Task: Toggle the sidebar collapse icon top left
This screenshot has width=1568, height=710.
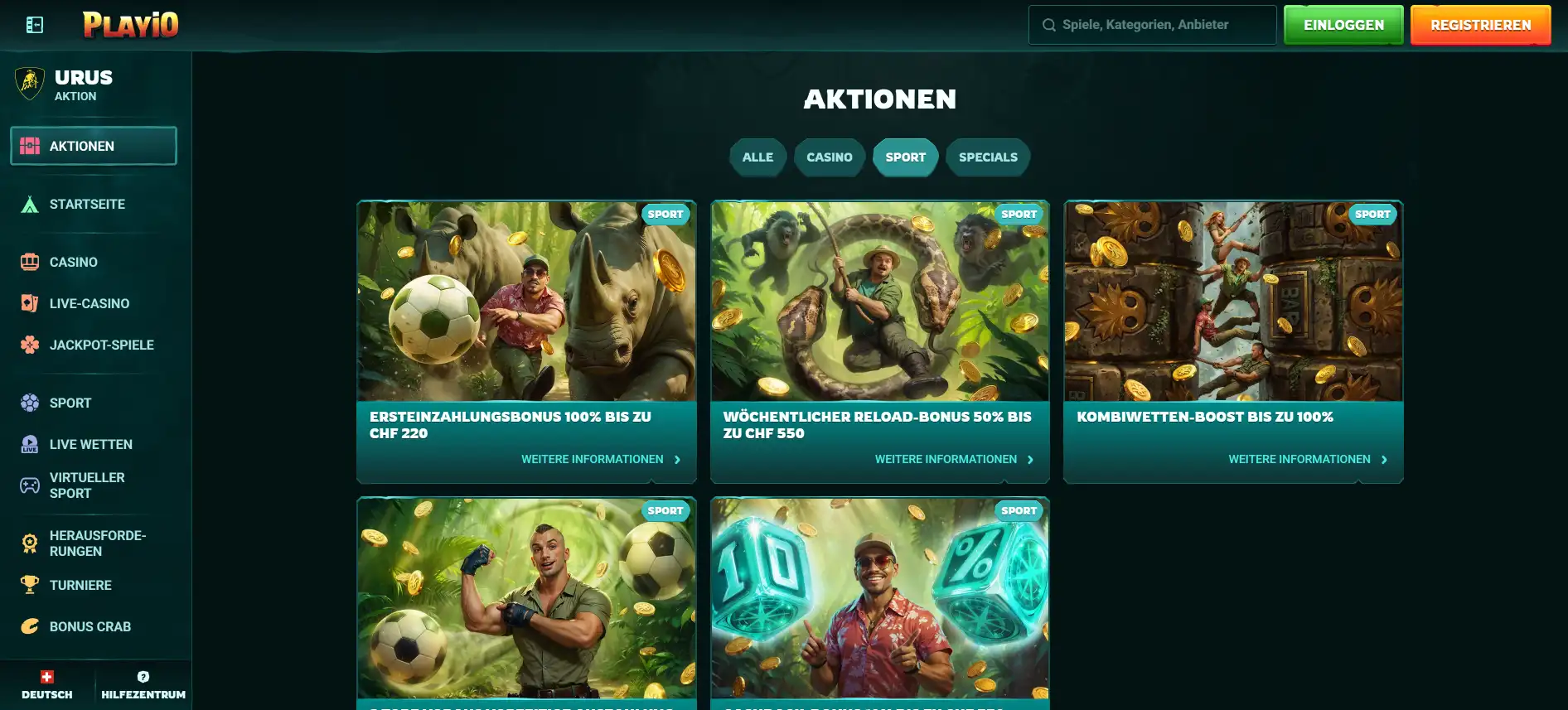Action: coord(33,25)
